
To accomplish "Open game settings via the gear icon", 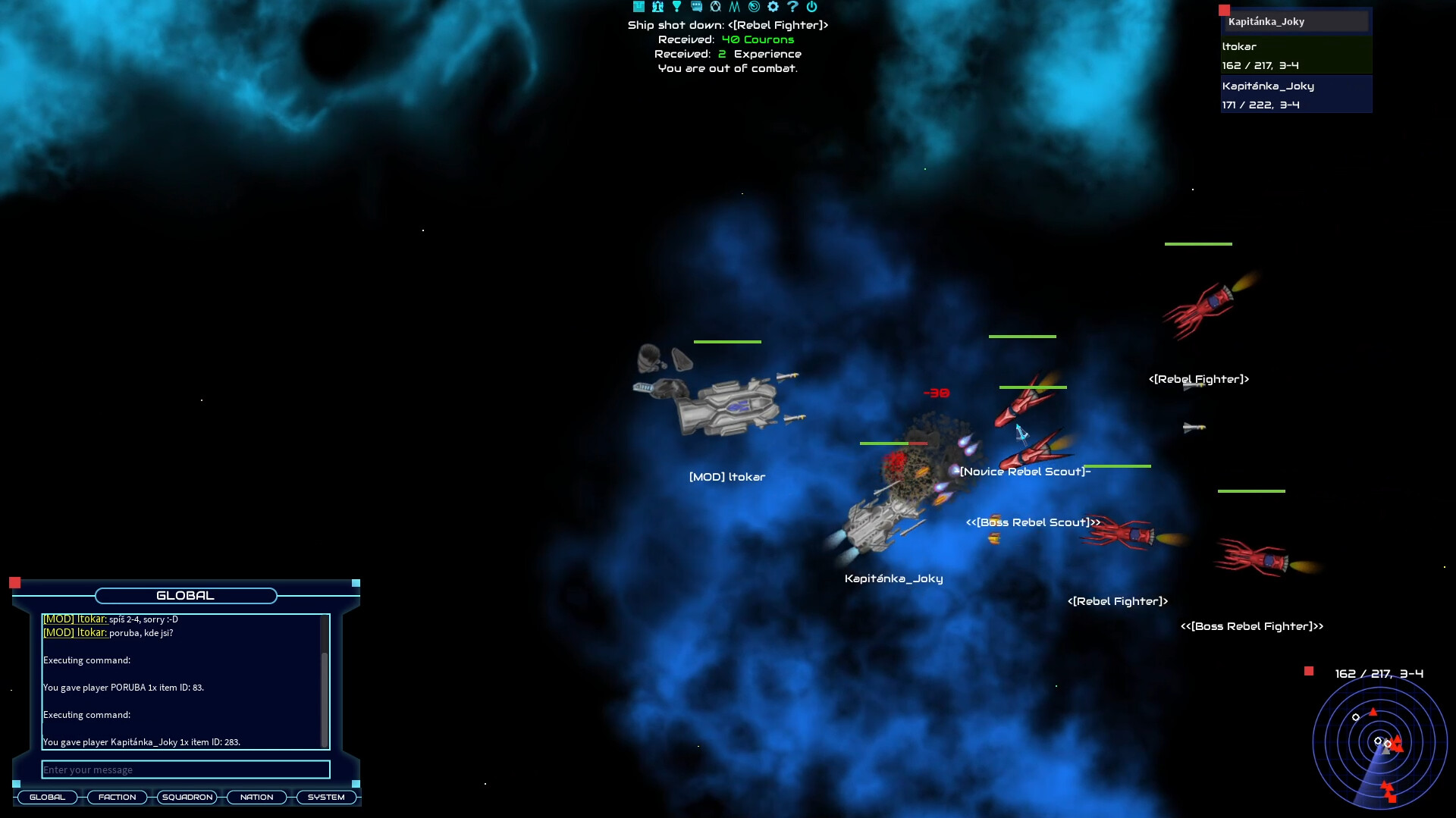I will coord(772,7).
